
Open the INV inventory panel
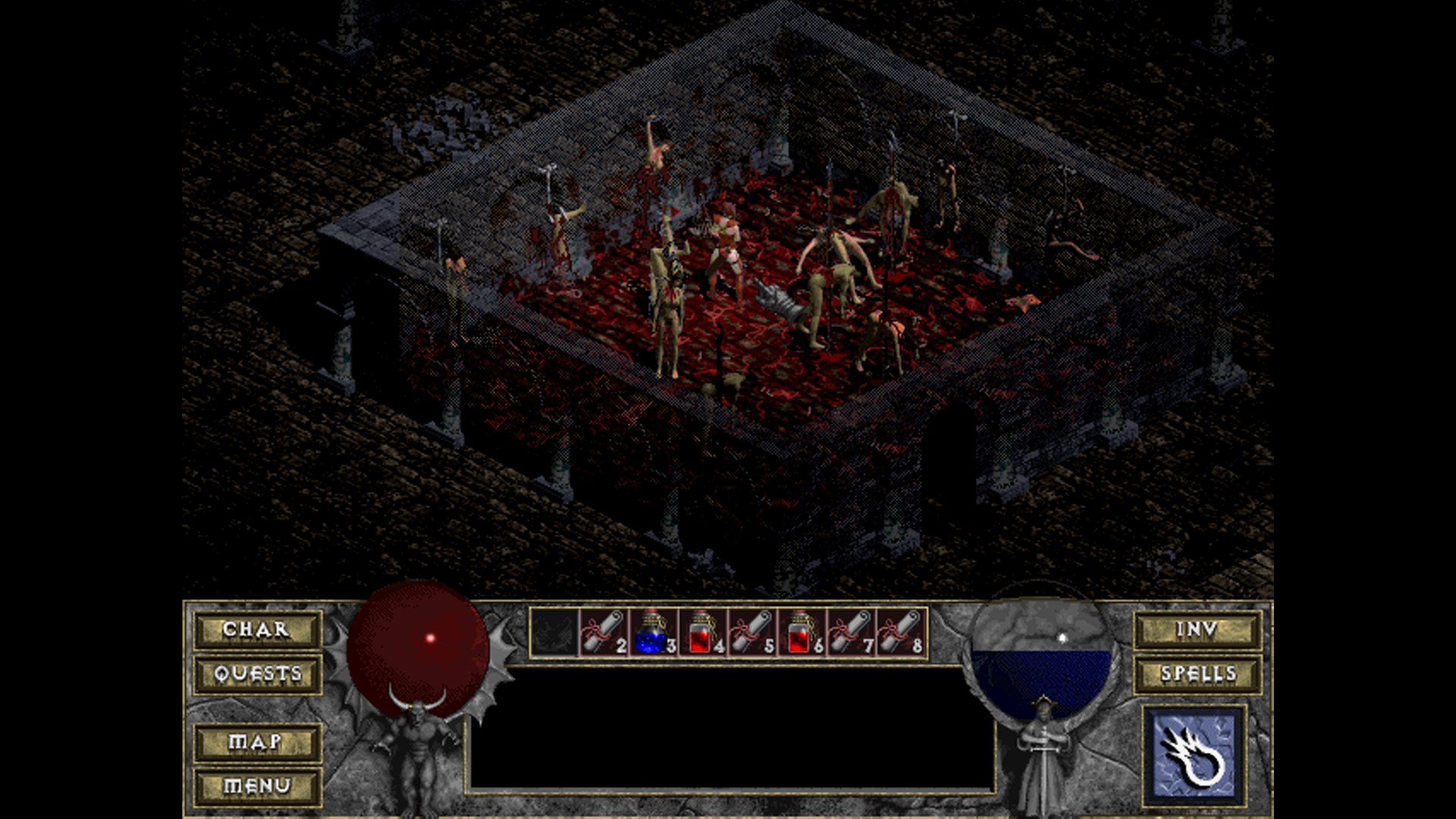pos(1197,630)
